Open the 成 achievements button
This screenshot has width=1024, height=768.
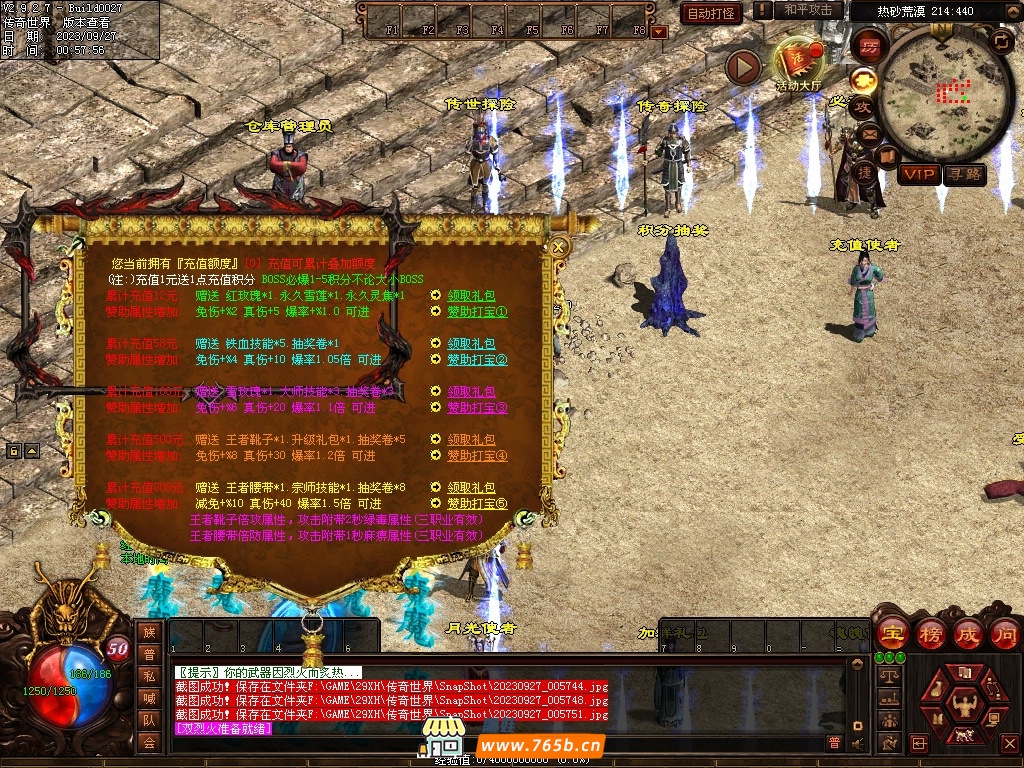pyautogui.click(x=968, y=633)
